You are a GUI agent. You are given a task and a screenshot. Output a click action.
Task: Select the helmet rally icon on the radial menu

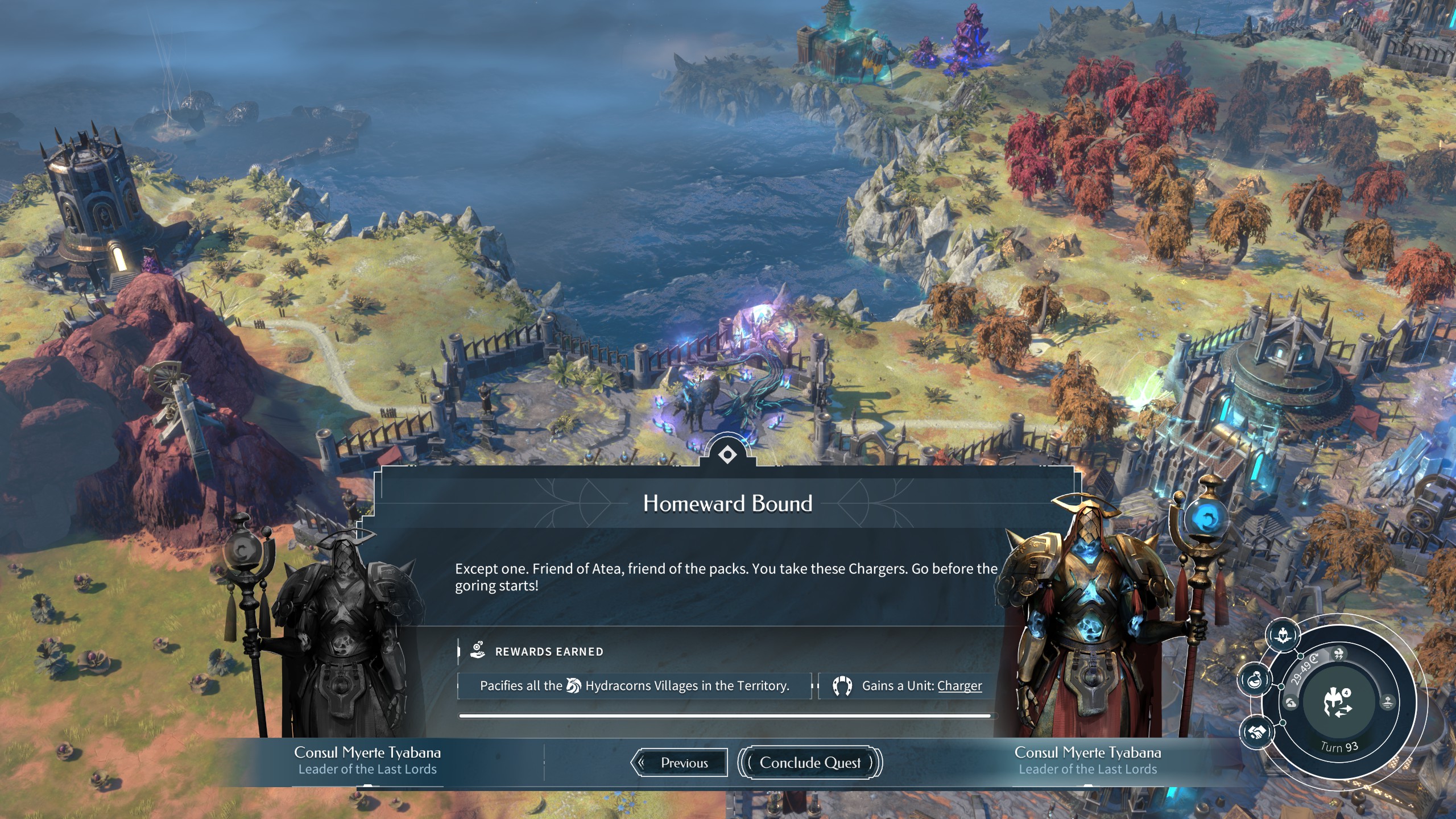tap(1283, 635)
